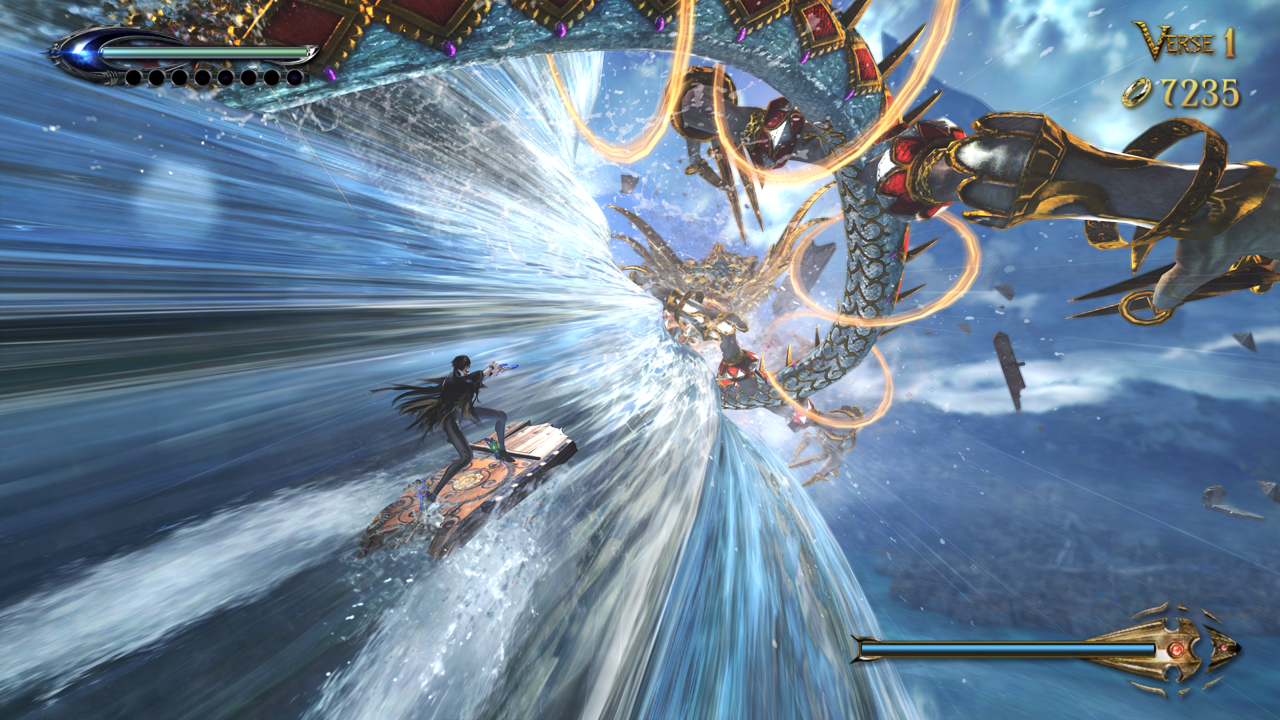
Task: Select the first empty magic orb slot
Action: tap(134, 78)
